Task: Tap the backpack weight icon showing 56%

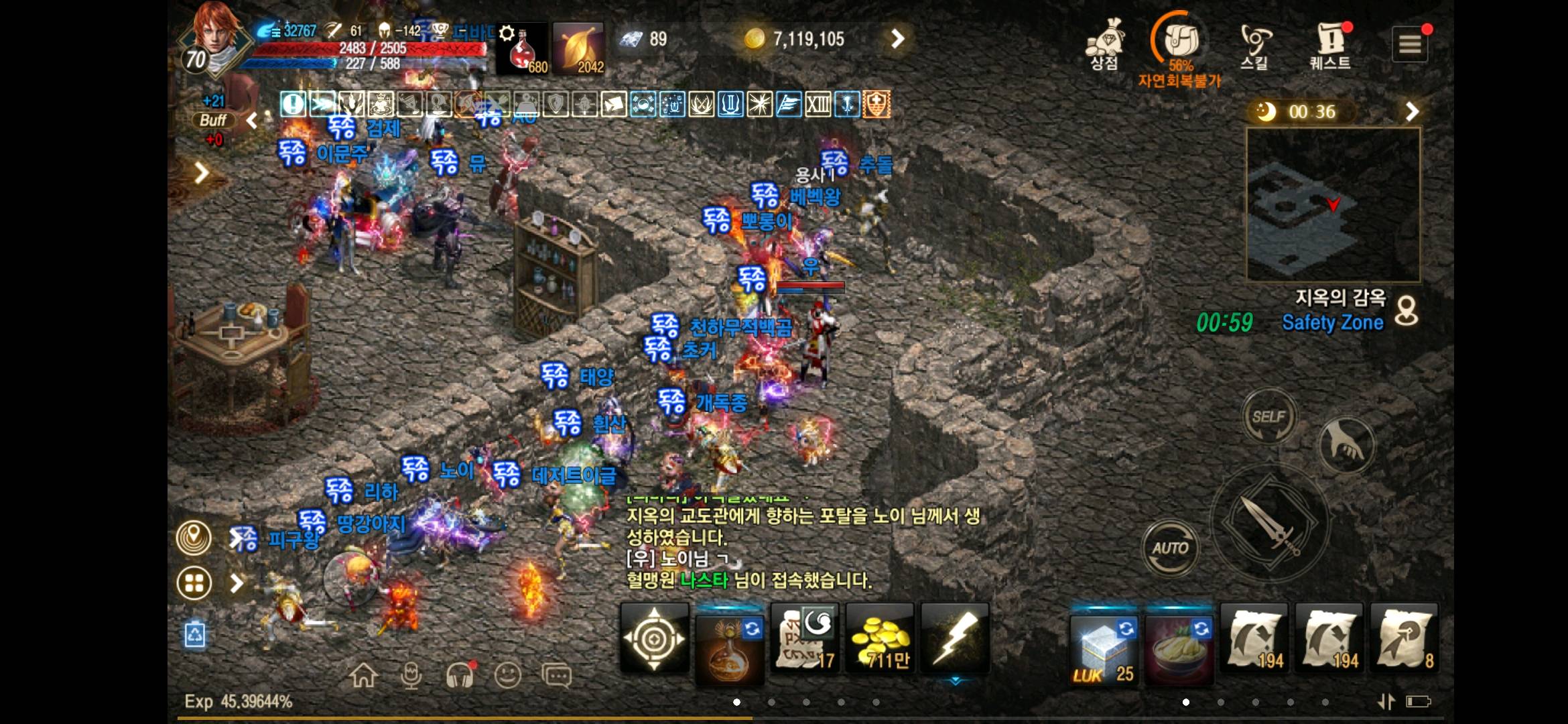Action: tap(1181, 42)
